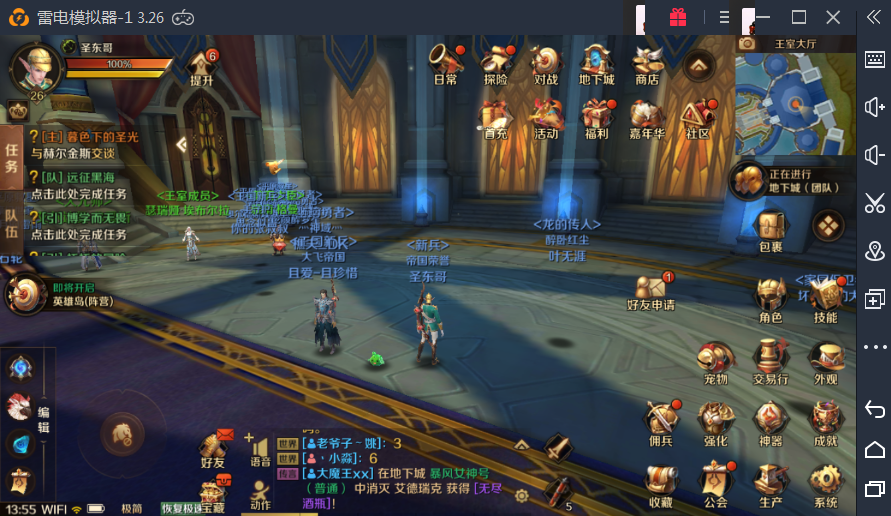
Task: Open the 福利 welfare rewards
Action: 596,115
